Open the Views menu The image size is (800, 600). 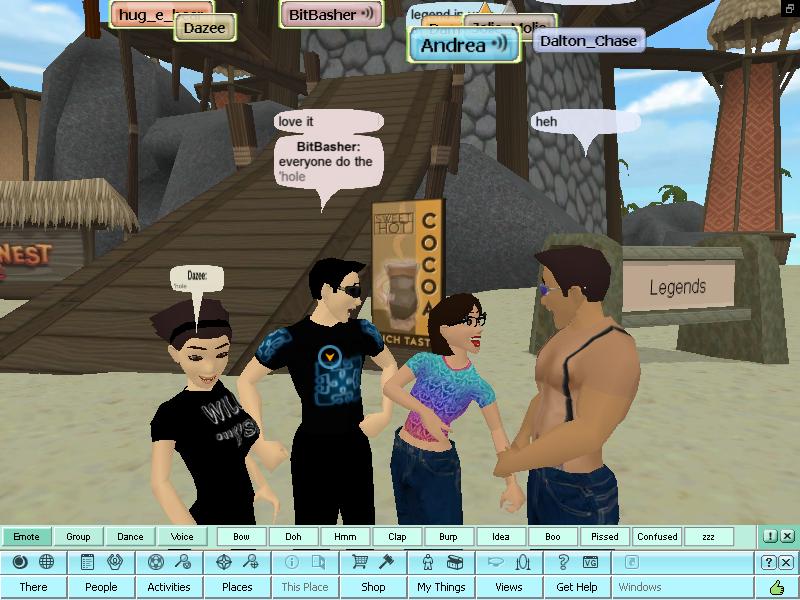(509, 587)
